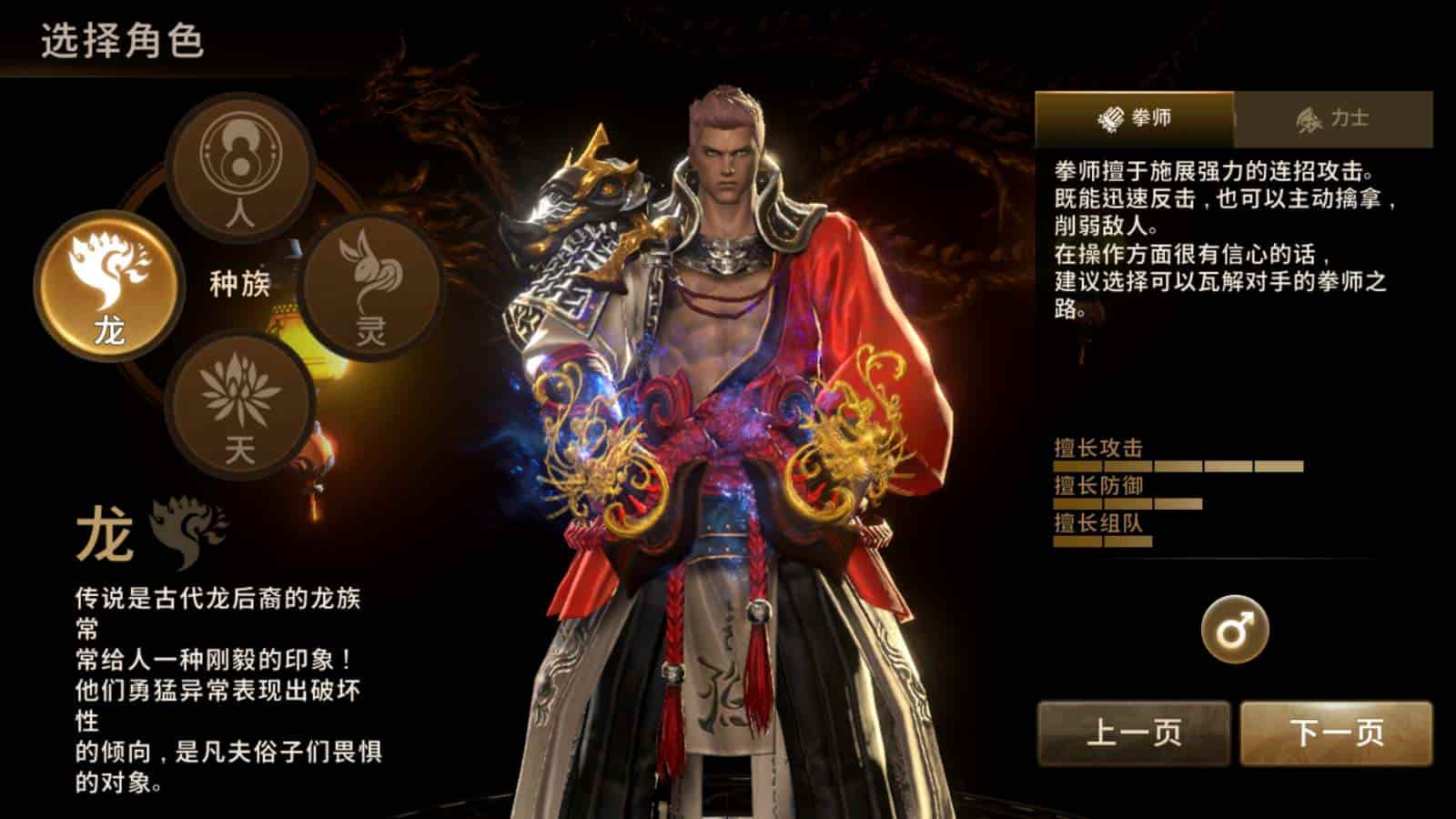Screen dimensions: 1456x819
Task: Select the 人 (Human) race icon
Action: tap(238, 168)
